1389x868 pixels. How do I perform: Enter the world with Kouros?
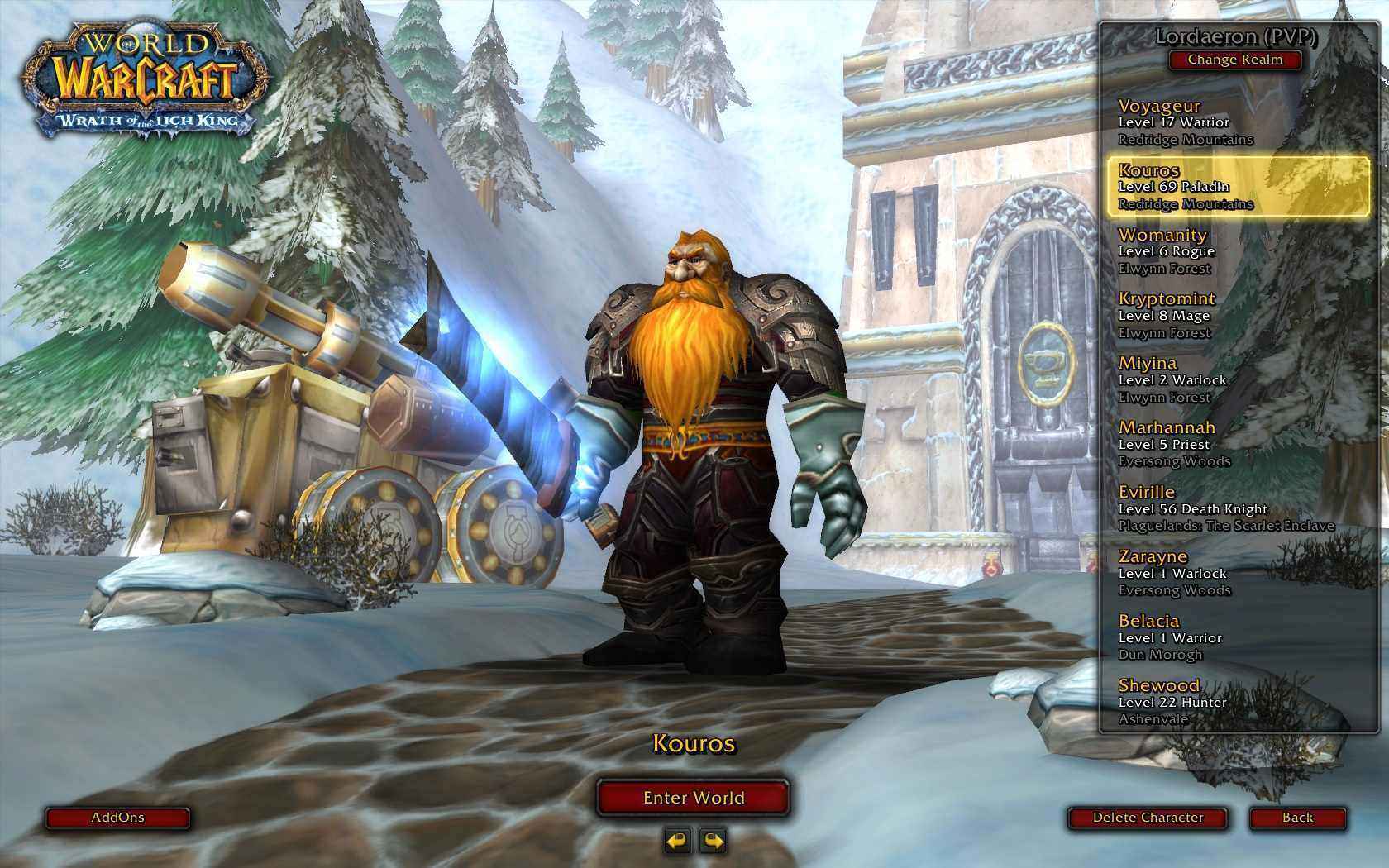694,798
